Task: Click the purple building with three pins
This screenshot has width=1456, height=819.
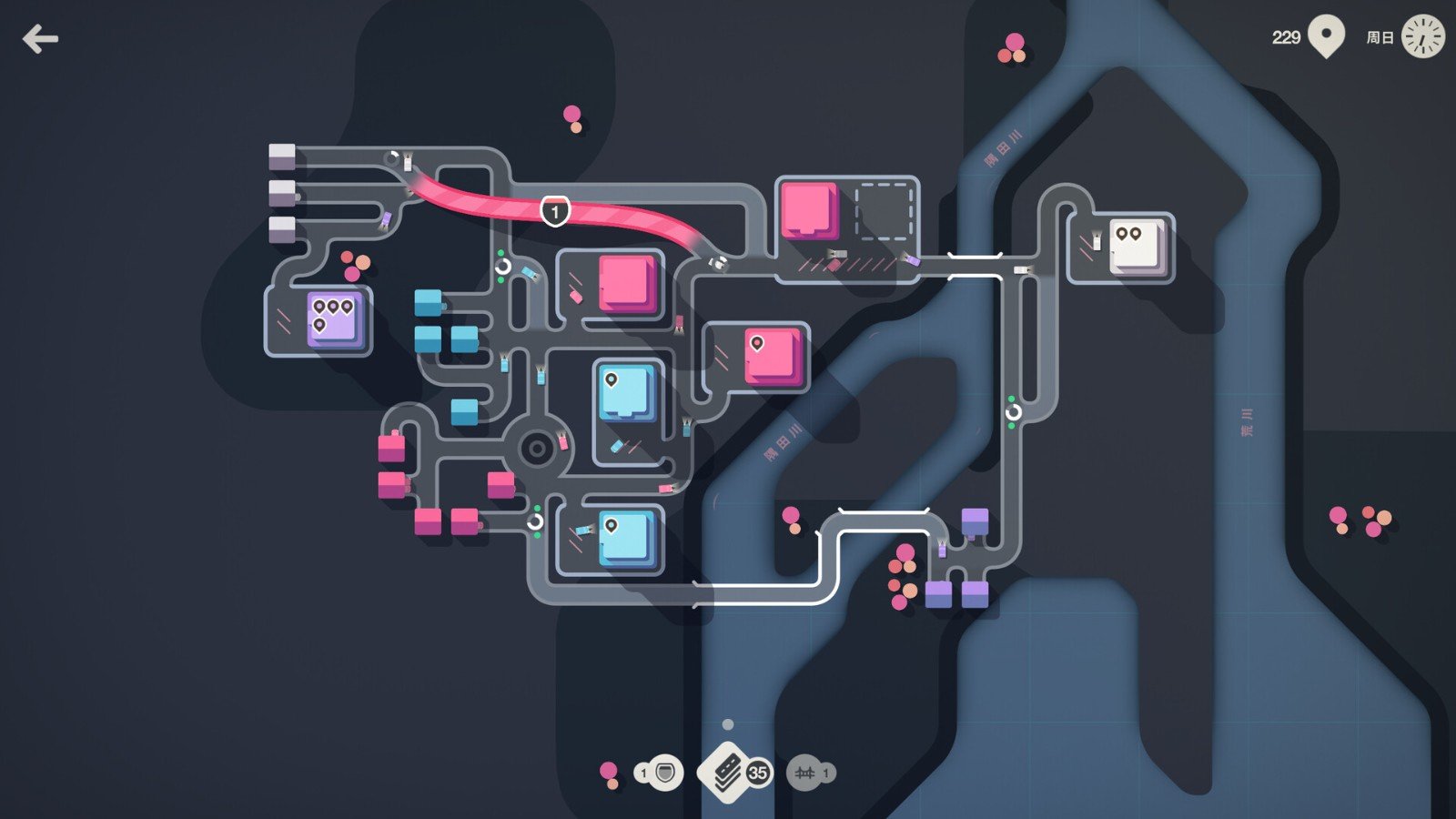Action: coord(331,320)
